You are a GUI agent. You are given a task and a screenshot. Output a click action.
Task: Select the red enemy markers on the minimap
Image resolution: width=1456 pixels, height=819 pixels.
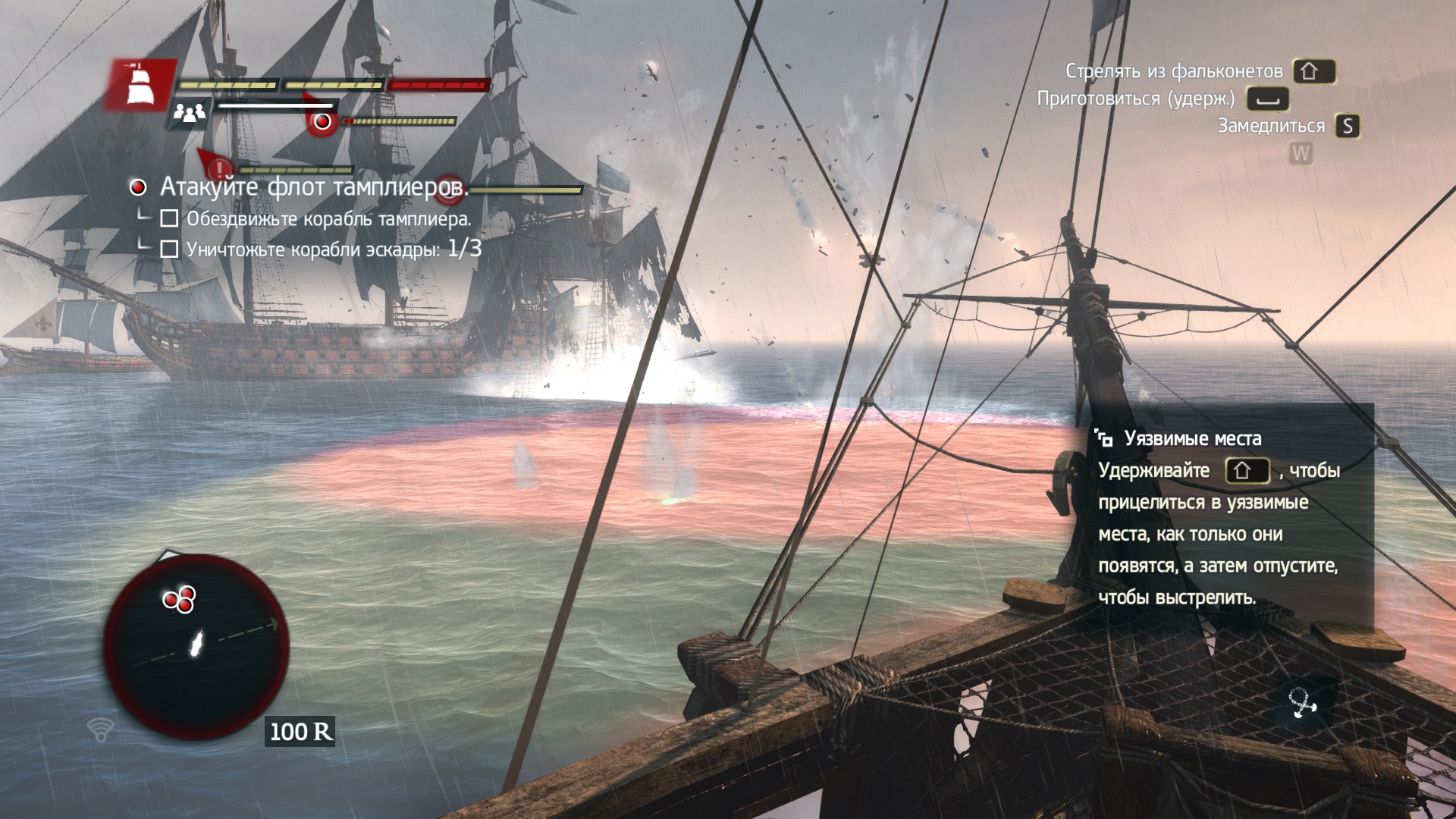coord(180,599)
